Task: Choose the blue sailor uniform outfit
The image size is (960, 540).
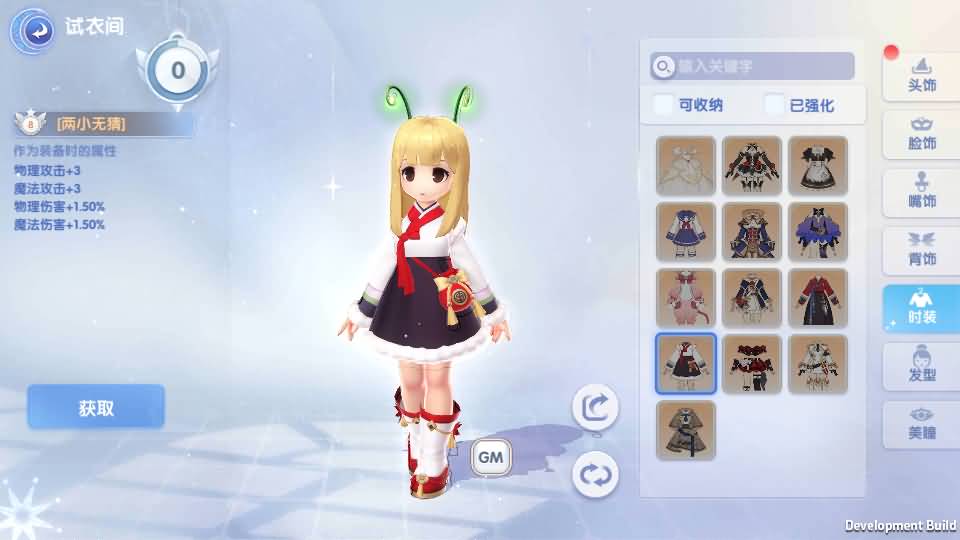Action: 686,232
